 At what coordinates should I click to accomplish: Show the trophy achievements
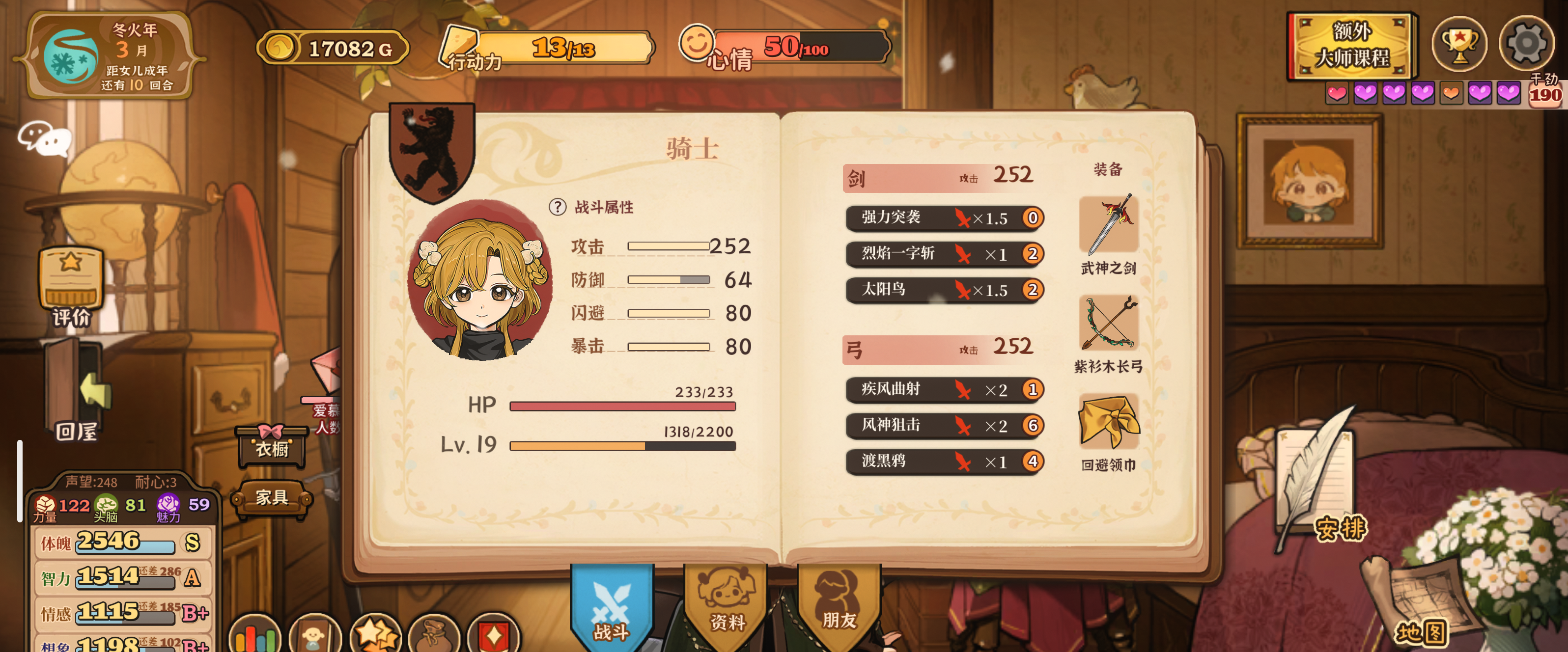(1459, 44)
